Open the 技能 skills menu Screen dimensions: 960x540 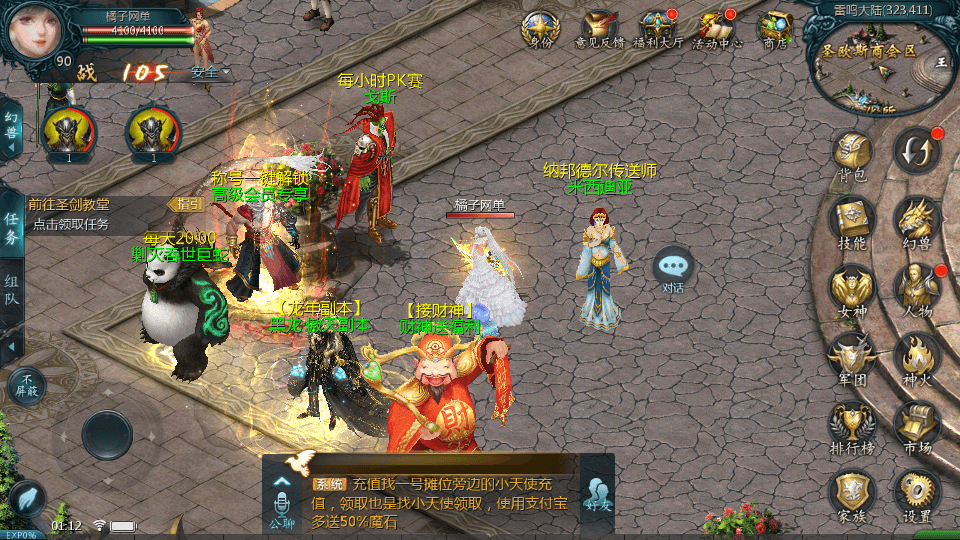click(852, 220)
